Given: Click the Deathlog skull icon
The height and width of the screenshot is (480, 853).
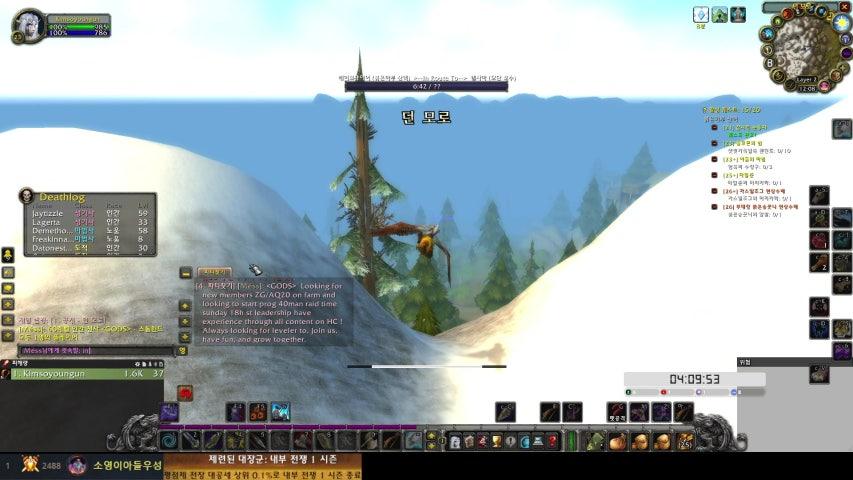Looking at the screenshot, I should (28, 196).
